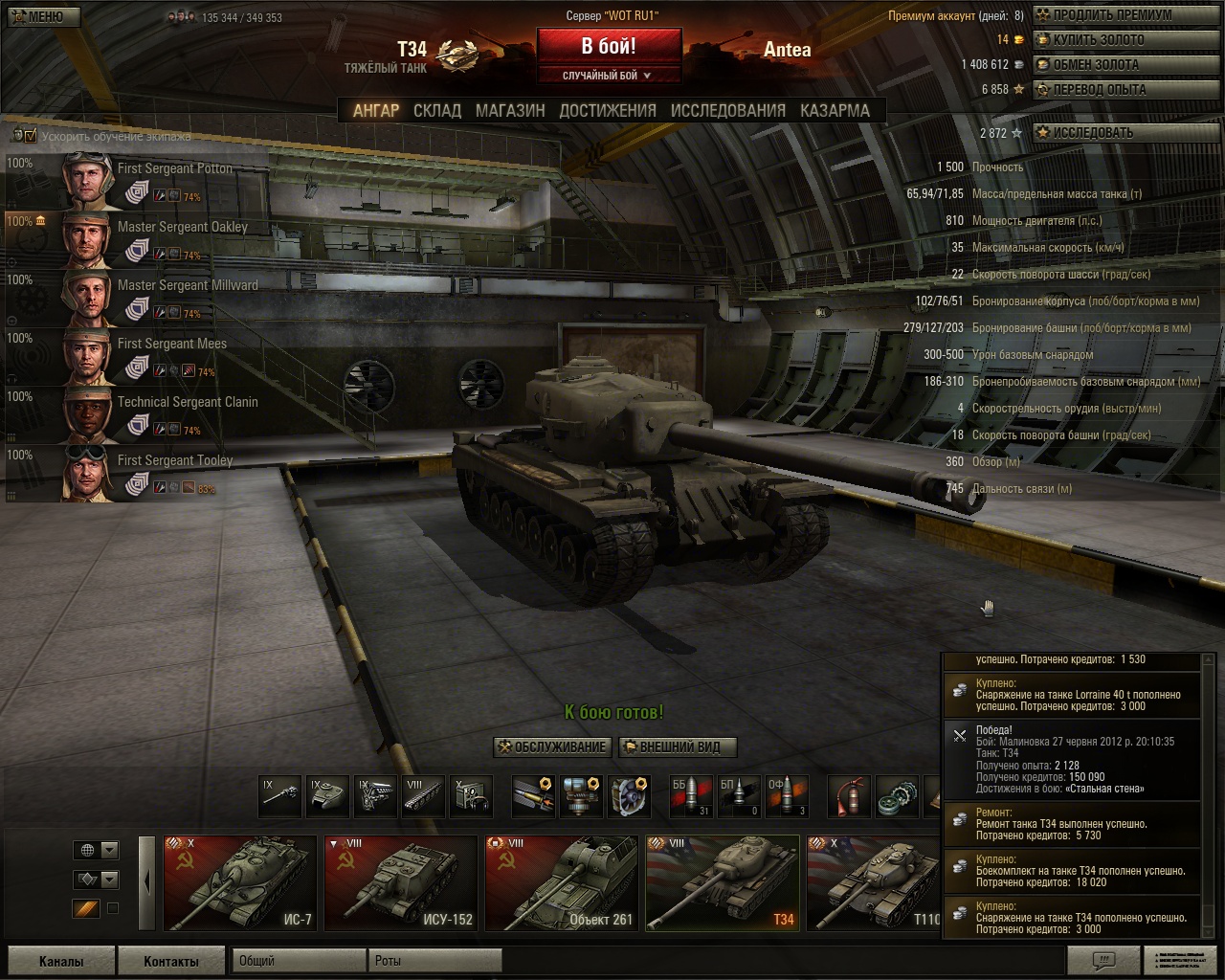This screenshot has width=1225, height=980.
Task: Open ВНЕШНИЙ ВИД appearance button
Action: [x=678, y=747]
